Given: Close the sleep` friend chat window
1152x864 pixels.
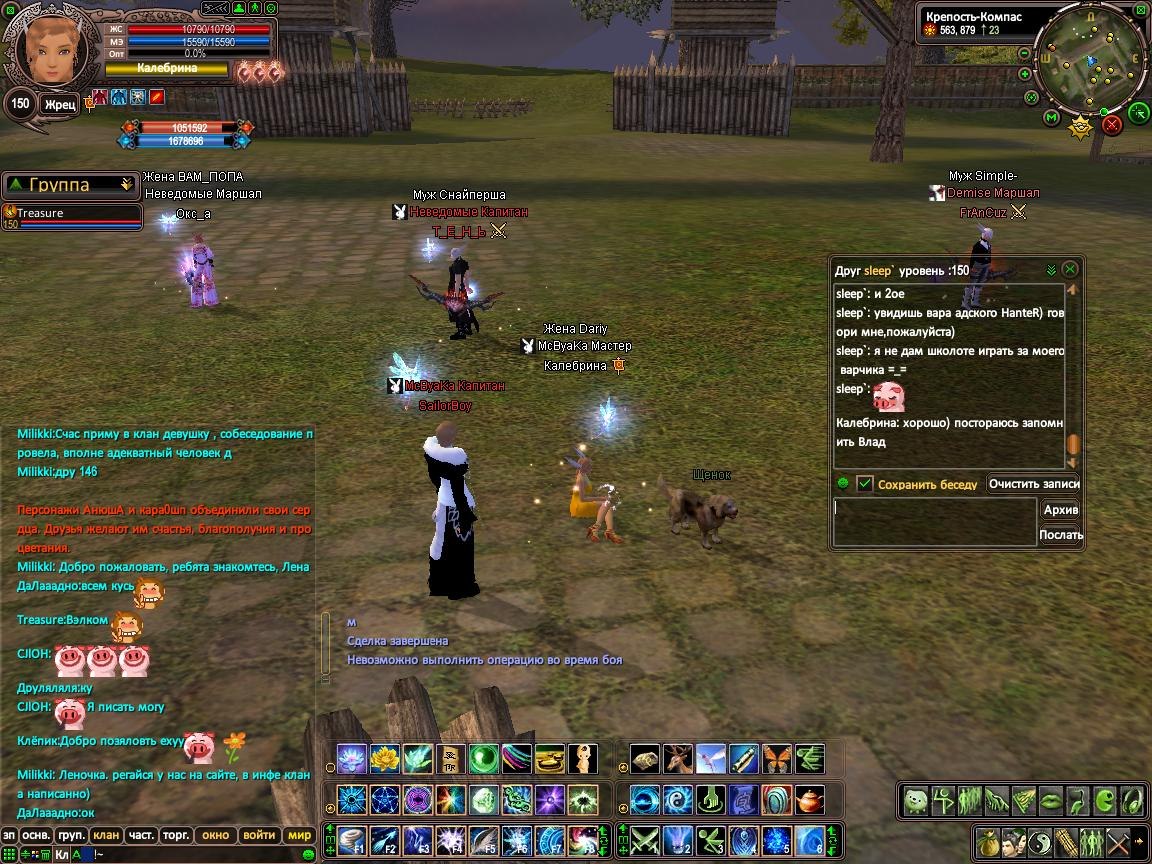Looking at the screenshot, I should click(1070, 270).
